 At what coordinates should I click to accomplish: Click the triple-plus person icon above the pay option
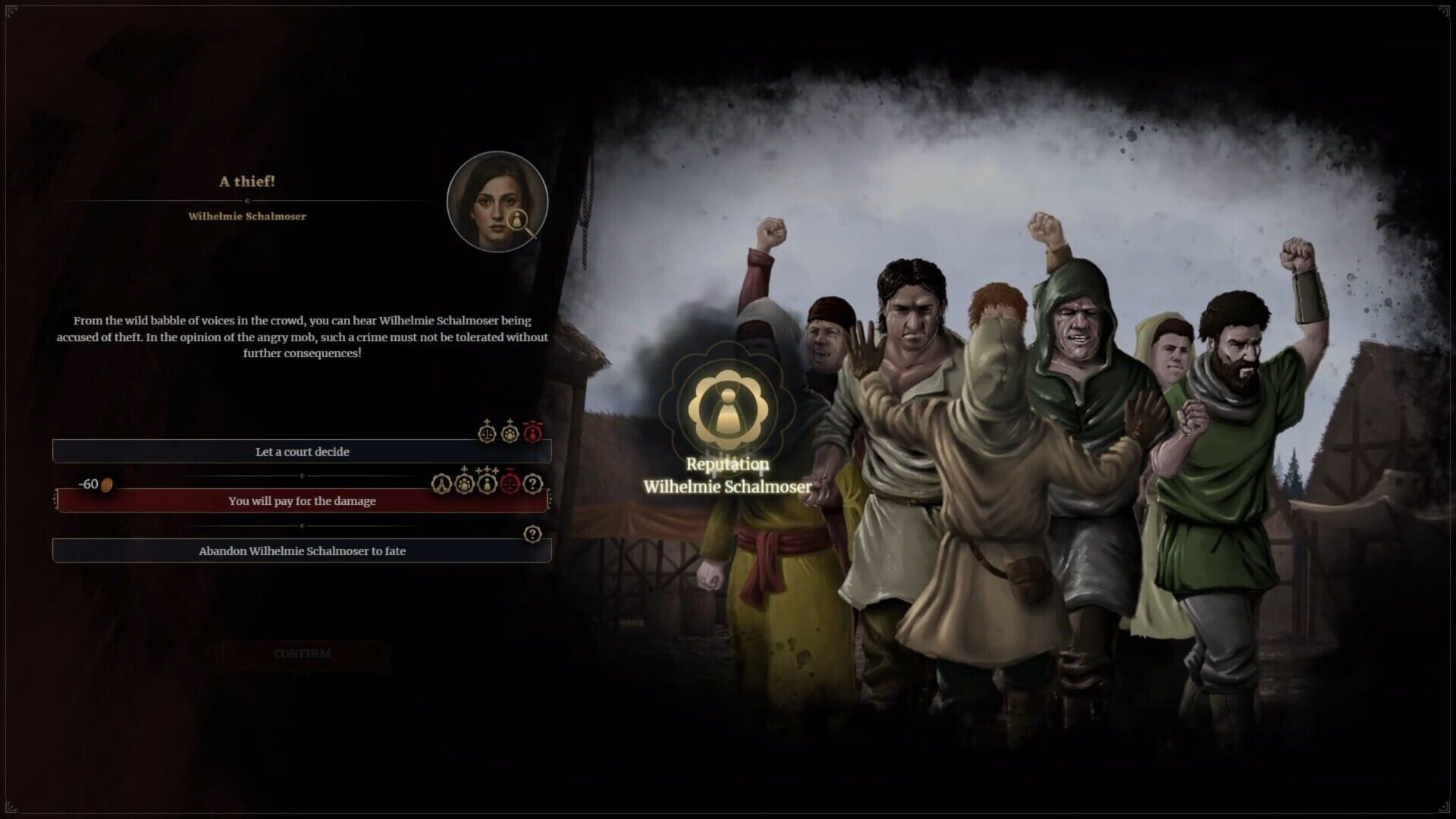pos(485,483)
